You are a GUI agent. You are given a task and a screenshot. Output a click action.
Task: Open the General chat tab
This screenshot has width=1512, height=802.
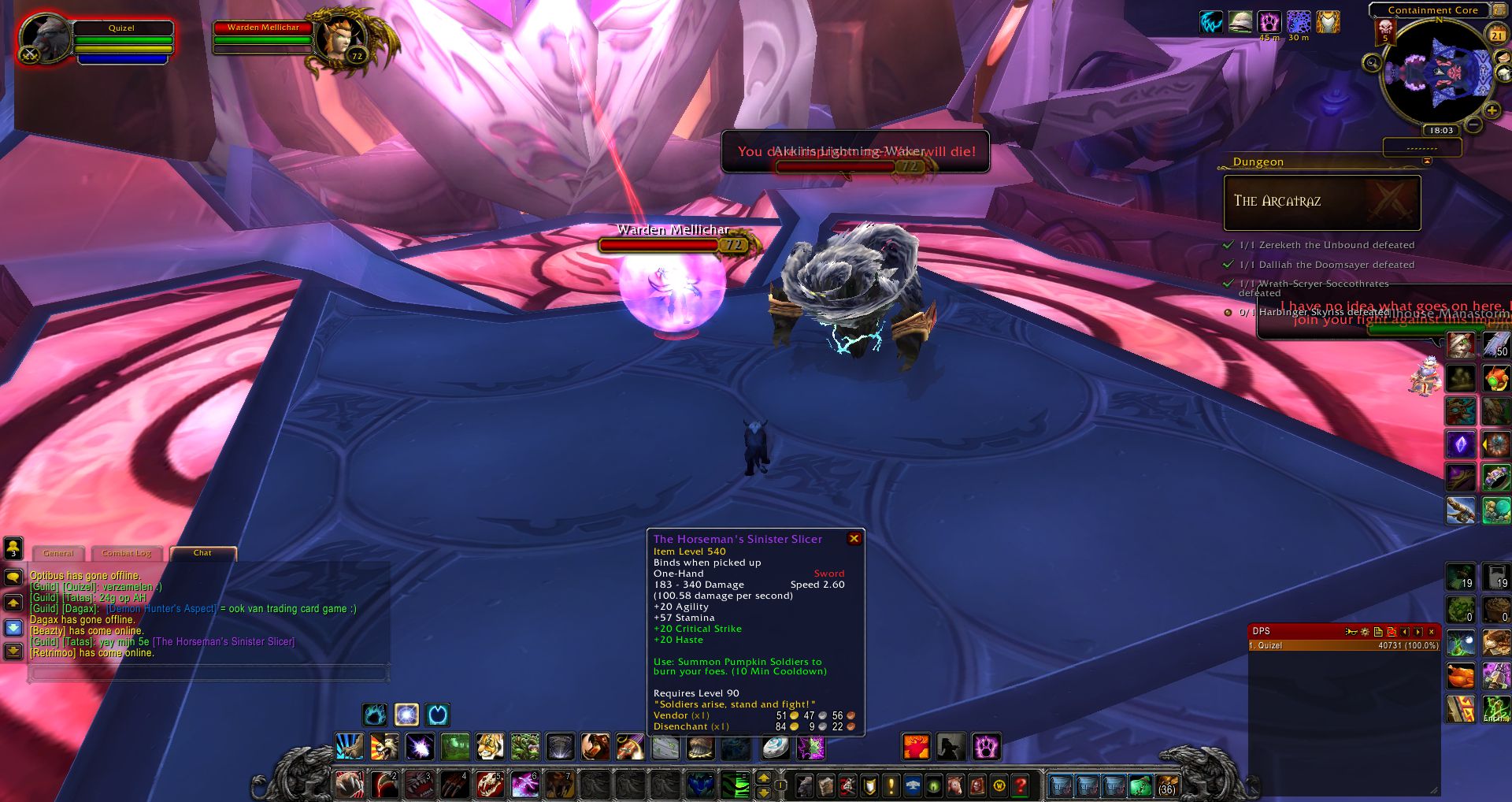tap(59, 553)
